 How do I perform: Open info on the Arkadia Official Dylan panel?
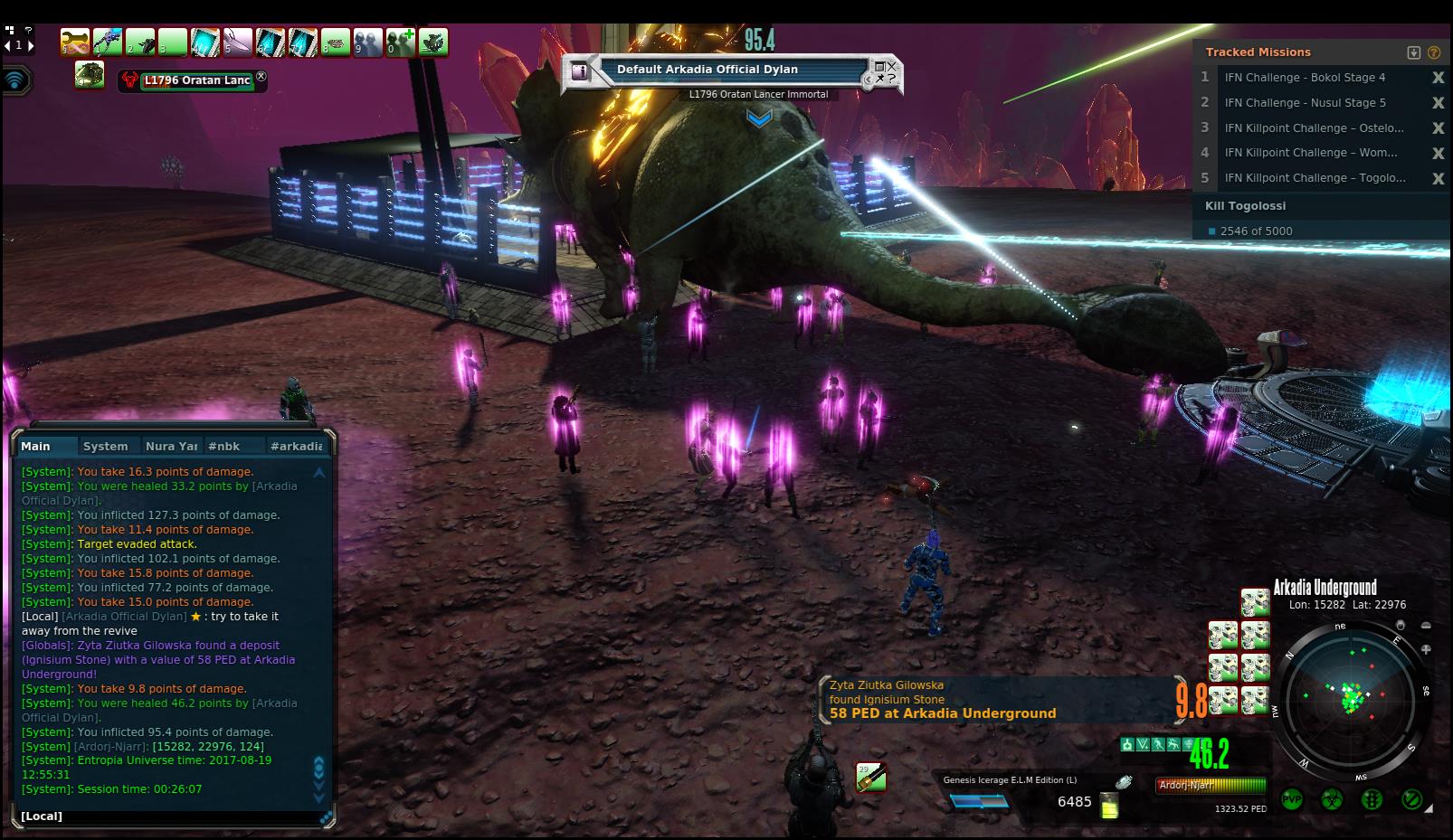click(581, 71)
